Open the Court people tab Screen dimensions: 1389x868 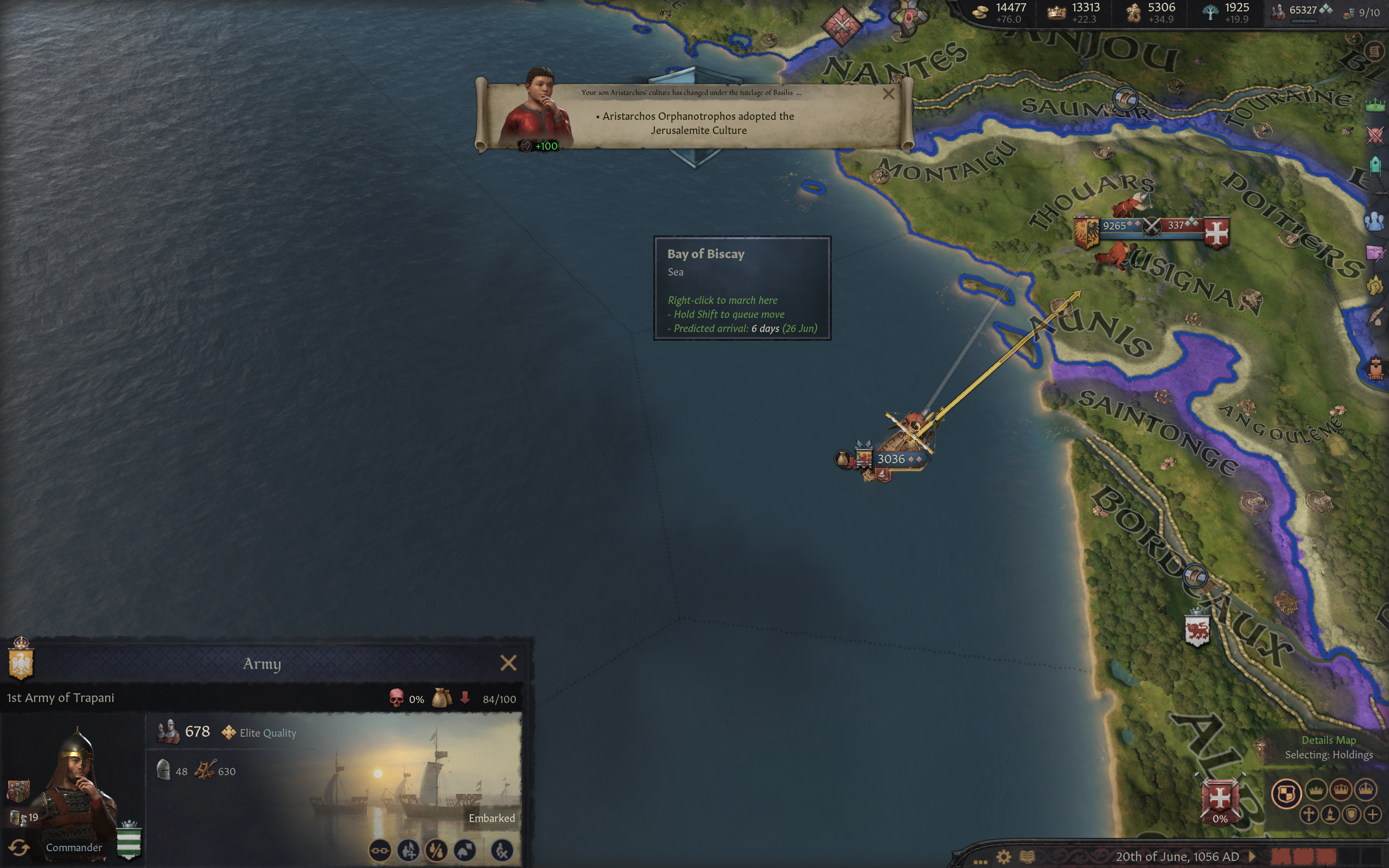pyautogui.click(x=1375, y=221)
